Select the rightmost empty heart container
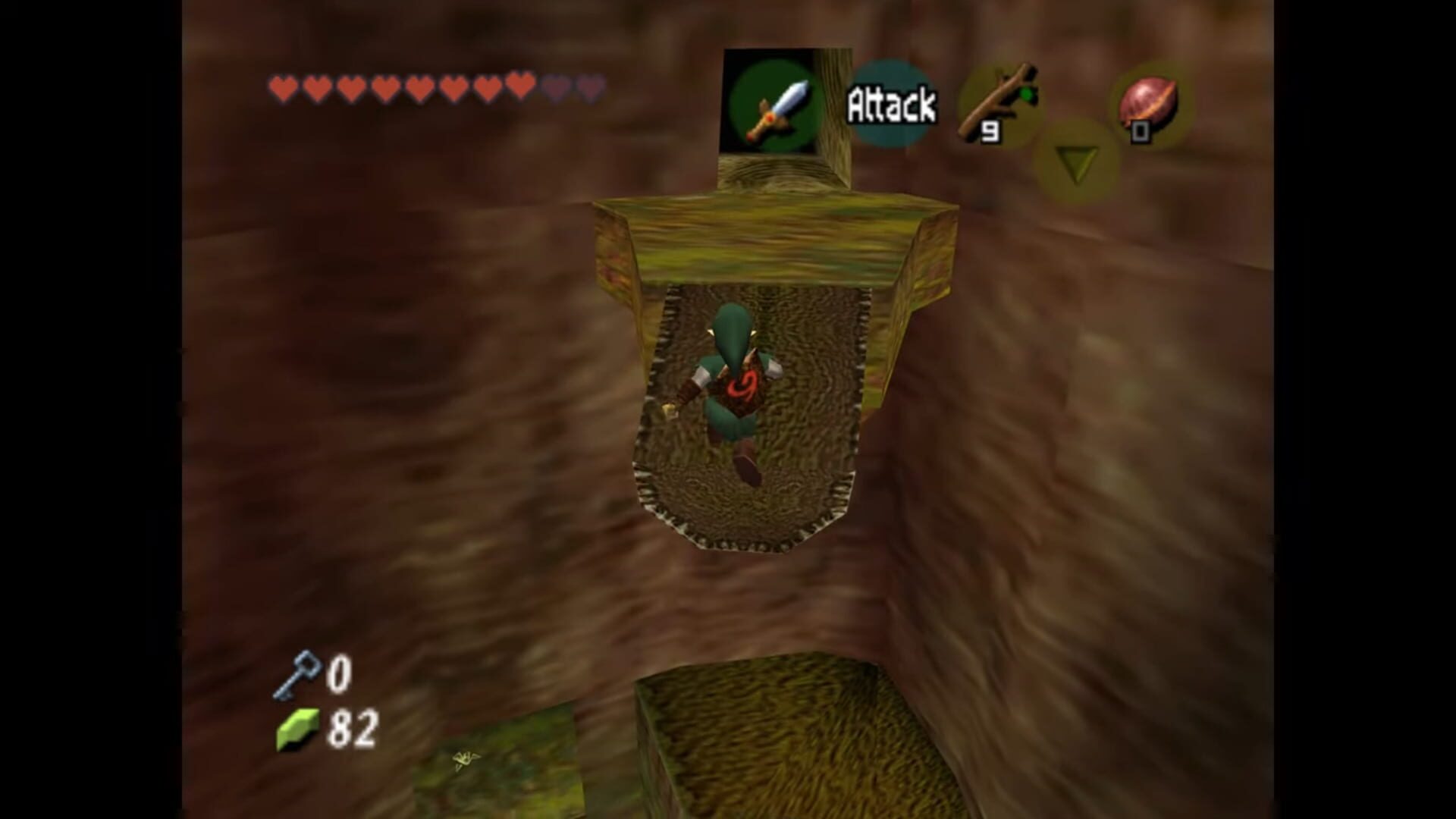Screen dimensions: 1456x819 click(x=588, y=87)
